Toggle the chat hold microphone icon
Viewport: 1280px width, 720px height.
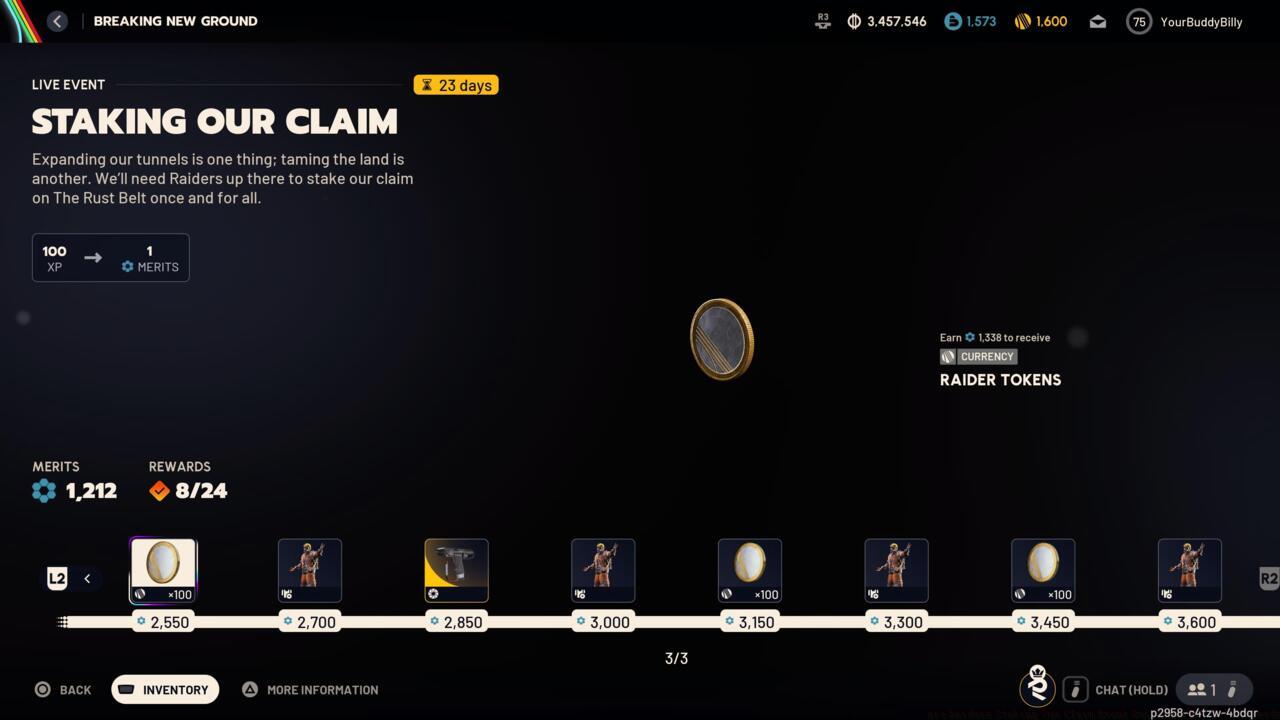pyautogui.click(x=1075, y=689)
